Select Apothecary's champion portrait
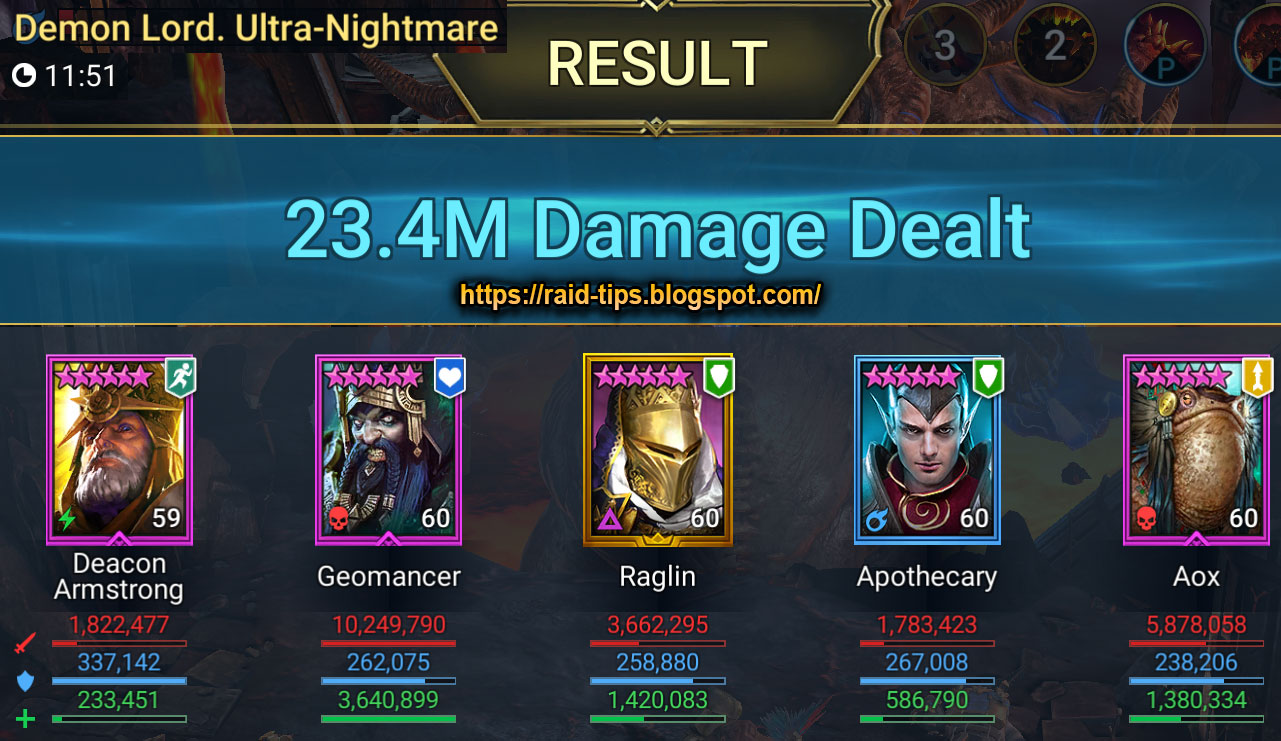 click(927, 450)
